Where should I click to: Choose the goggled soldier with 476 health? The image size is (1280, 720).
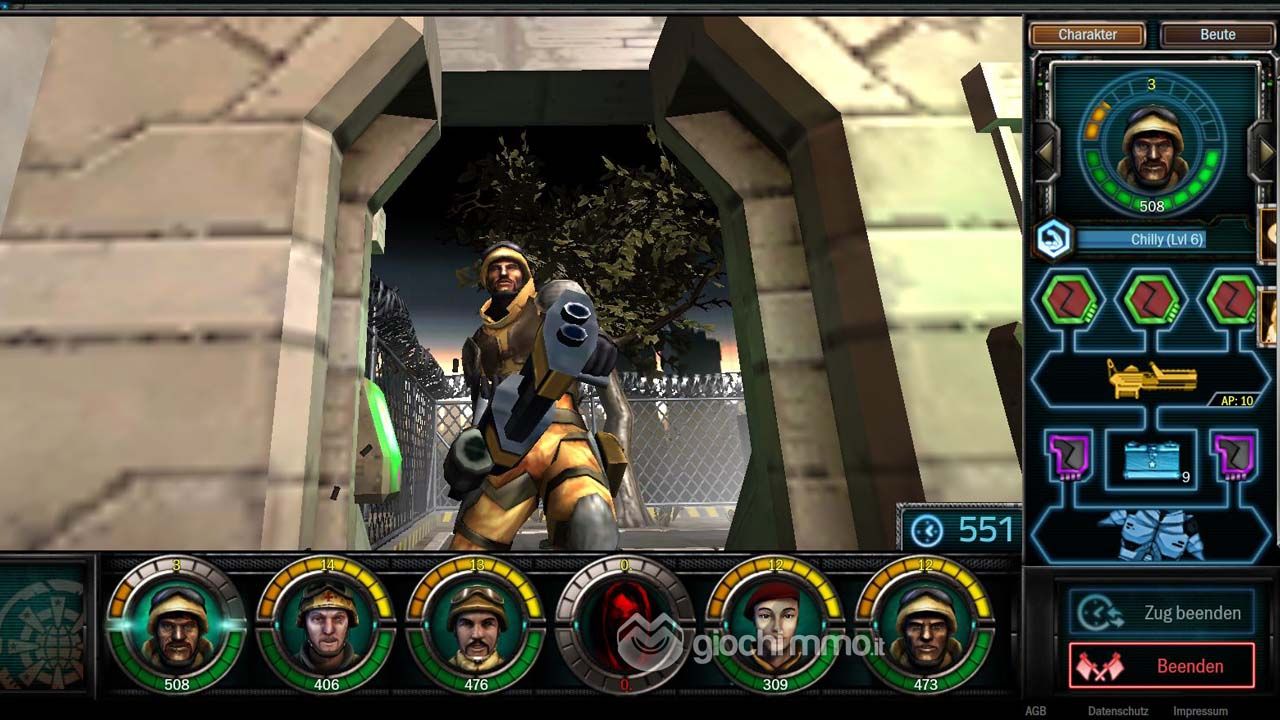tap(476, 625)
